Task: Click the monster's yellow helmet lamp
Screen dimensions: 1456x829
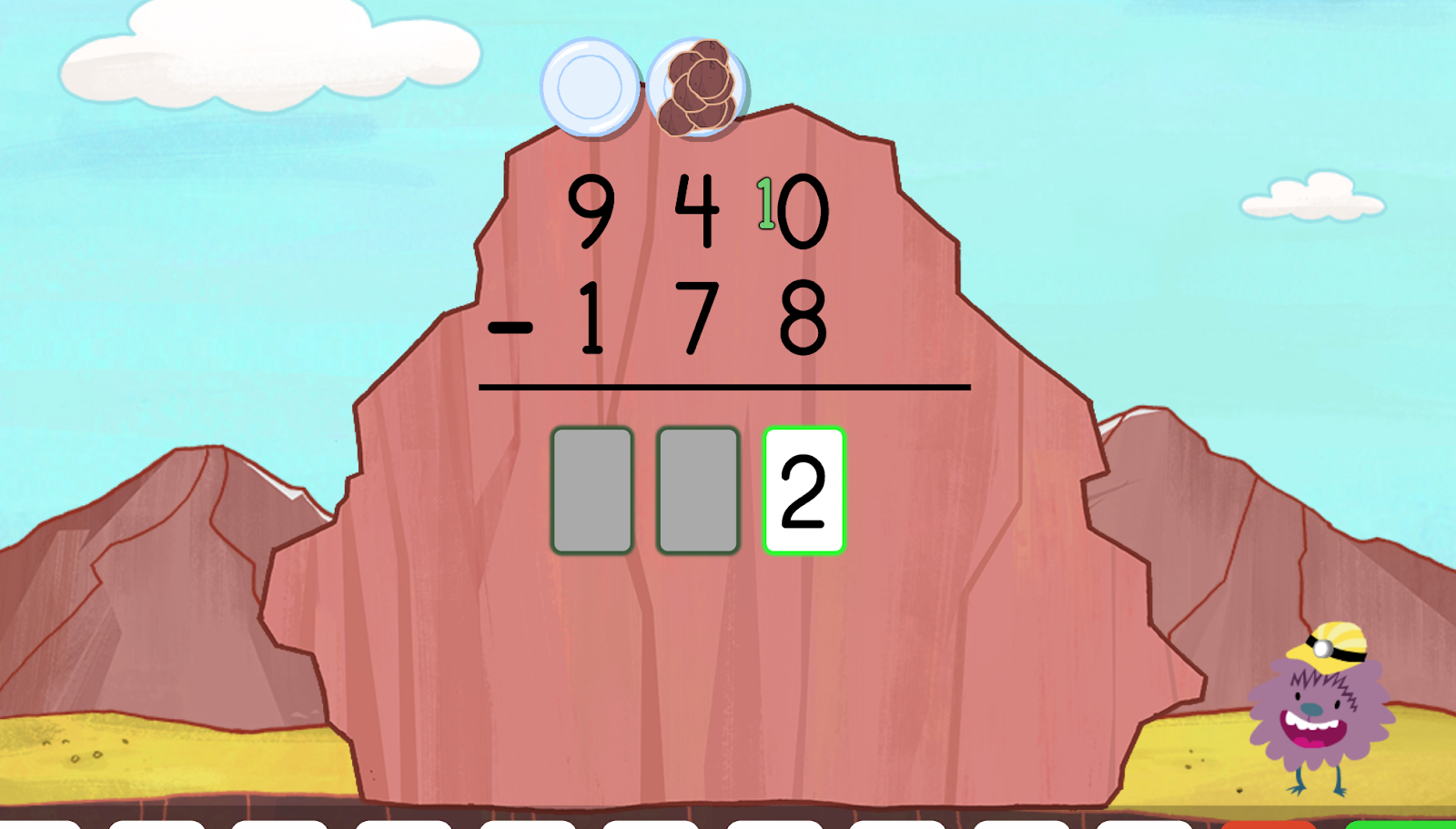Action: (1323, 648)
